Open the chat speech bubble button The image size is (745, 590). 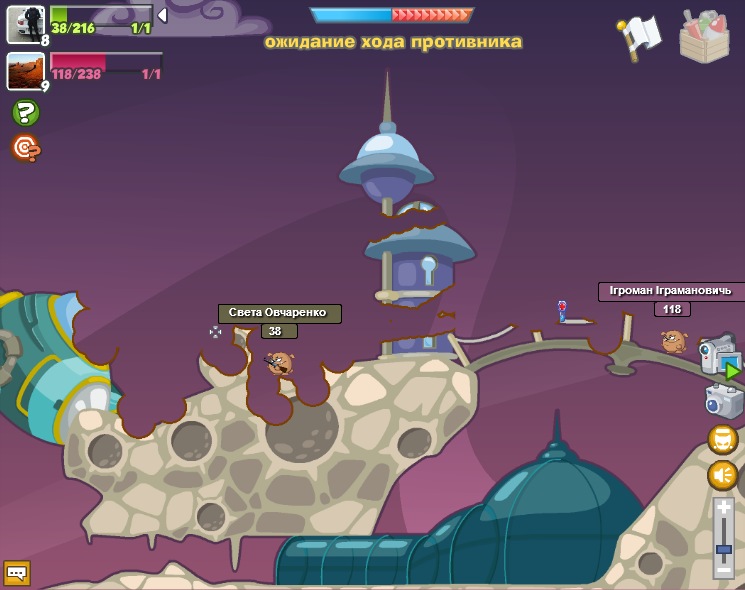click(x=17, y=573)
